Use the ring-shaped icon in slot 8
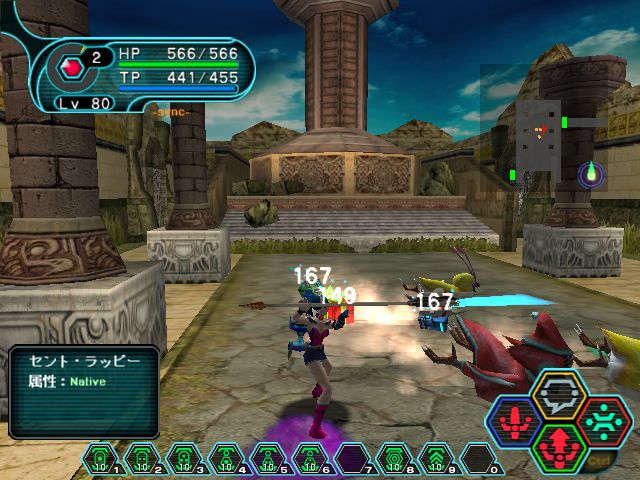640x480 pixels. (395, 460)
